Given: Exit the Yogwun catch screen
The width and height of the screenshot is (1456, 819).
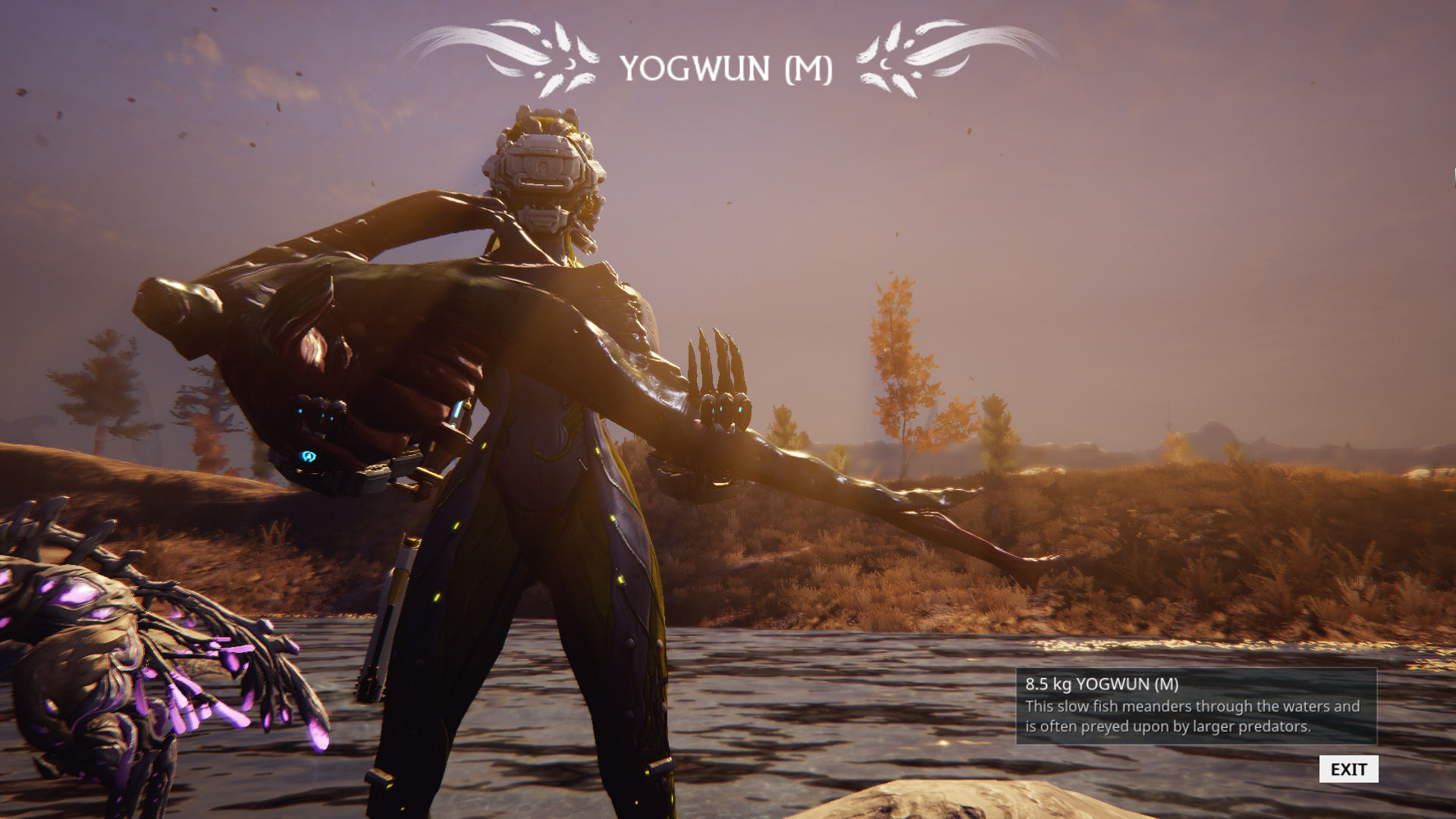Looking at the screenshot, I should coord(1348,769).
